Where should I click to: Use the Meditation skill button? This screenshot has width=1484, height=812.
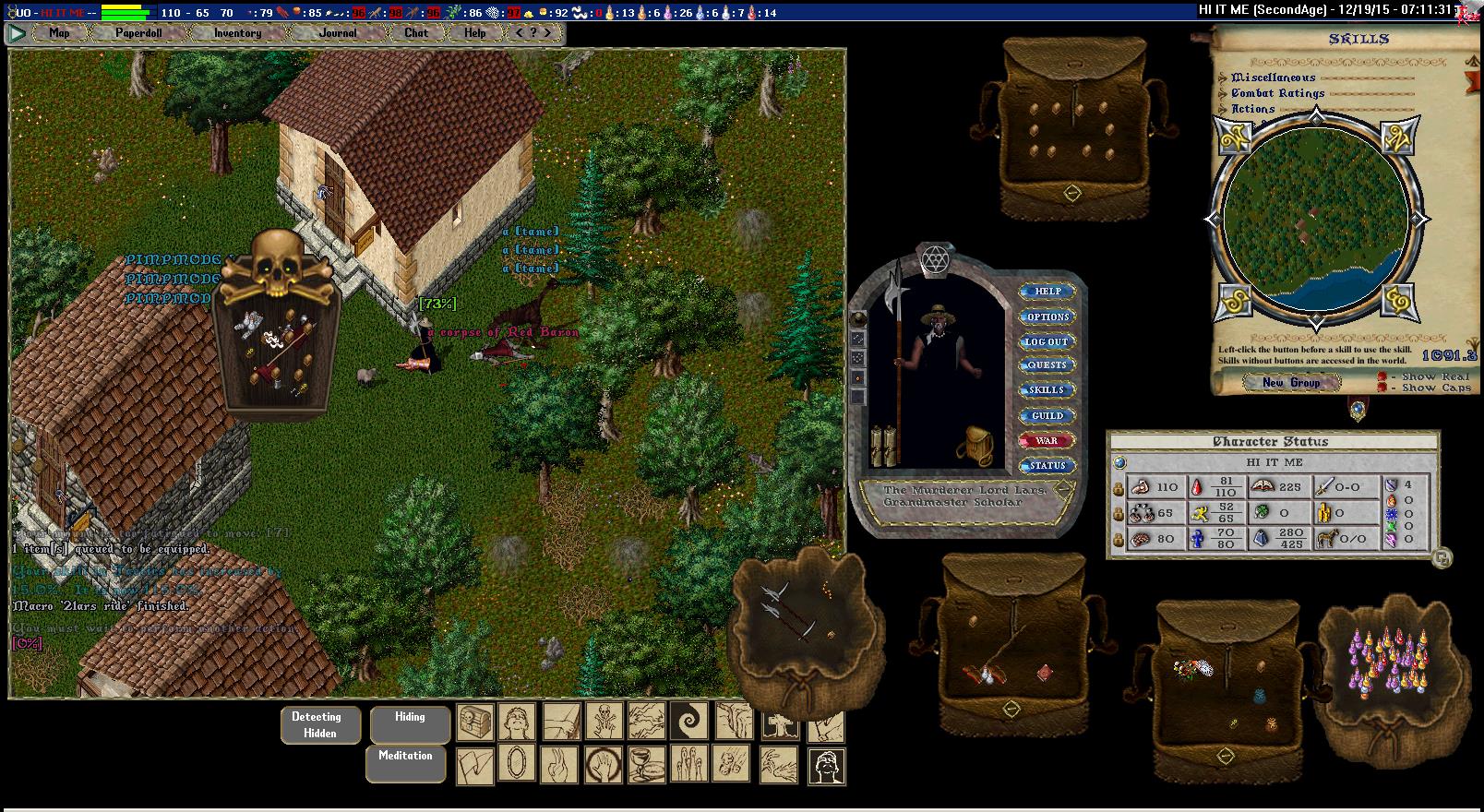405,763
